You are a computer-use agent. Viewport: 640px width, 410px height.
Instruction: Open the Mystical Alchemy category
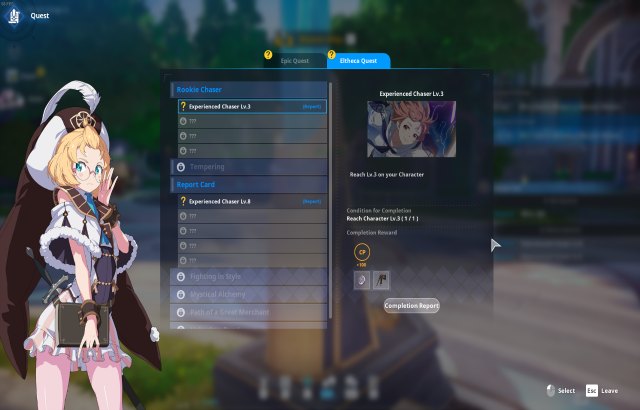point(250,294)
